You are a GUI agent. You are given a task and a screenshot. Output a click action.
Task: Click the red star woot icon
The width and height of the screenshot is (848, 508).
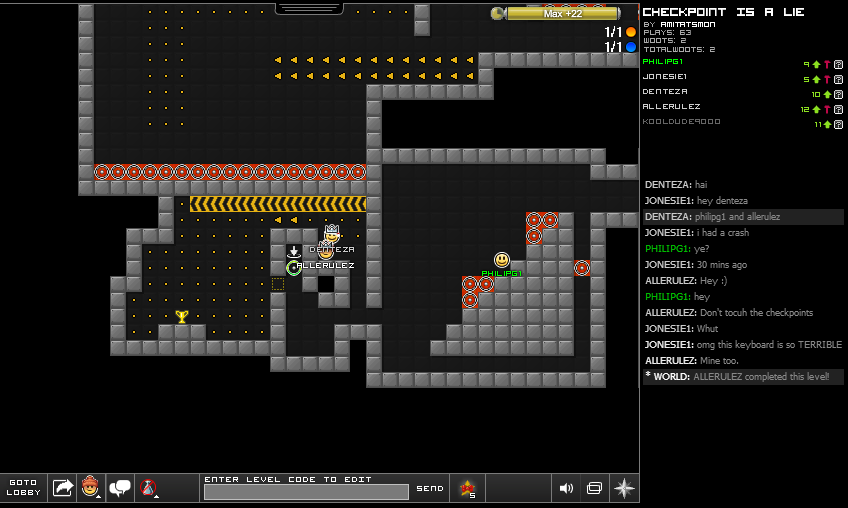[x=467, y=488]
